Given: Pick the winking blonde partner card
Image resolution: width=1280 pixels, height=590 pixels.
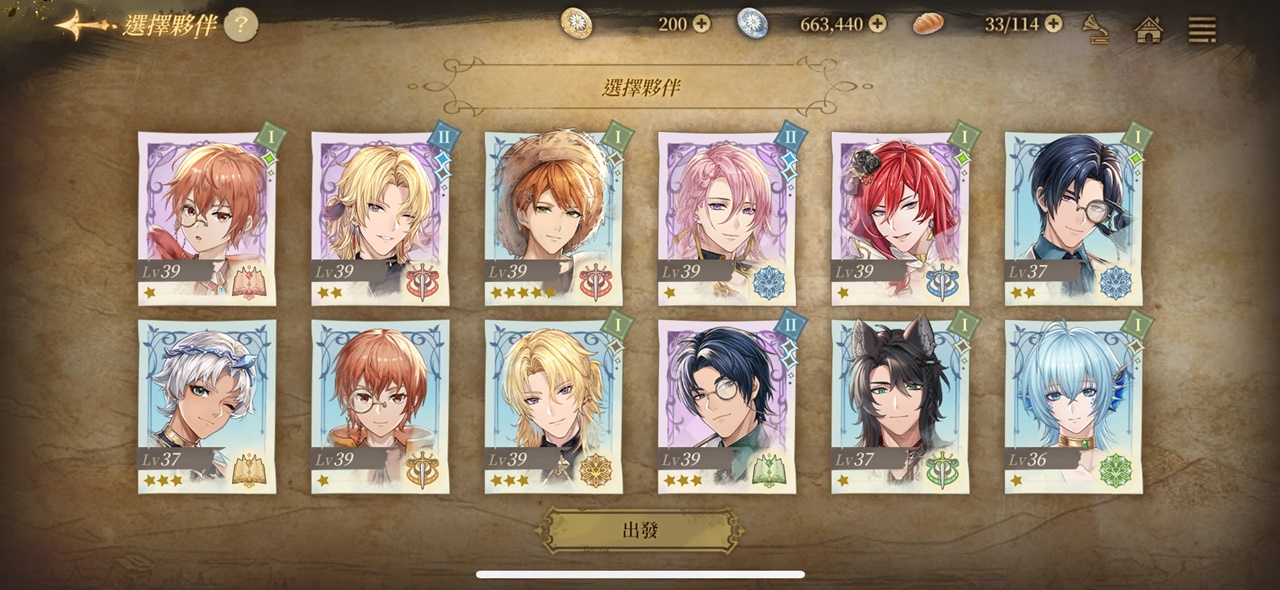Looking at the screenshot, I should click(380, 219).
